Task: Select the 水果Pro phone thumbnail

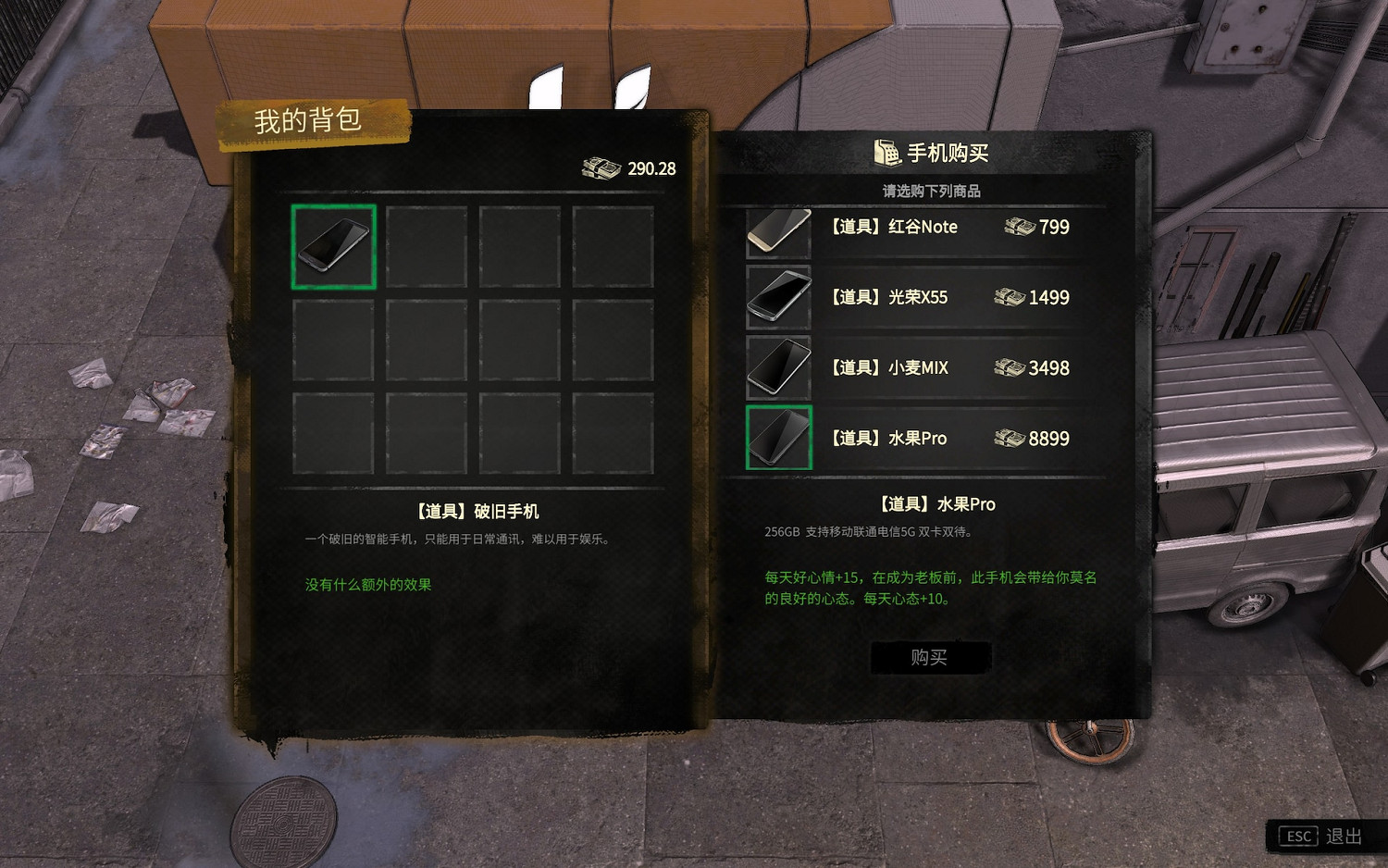Action: [778, 439]
